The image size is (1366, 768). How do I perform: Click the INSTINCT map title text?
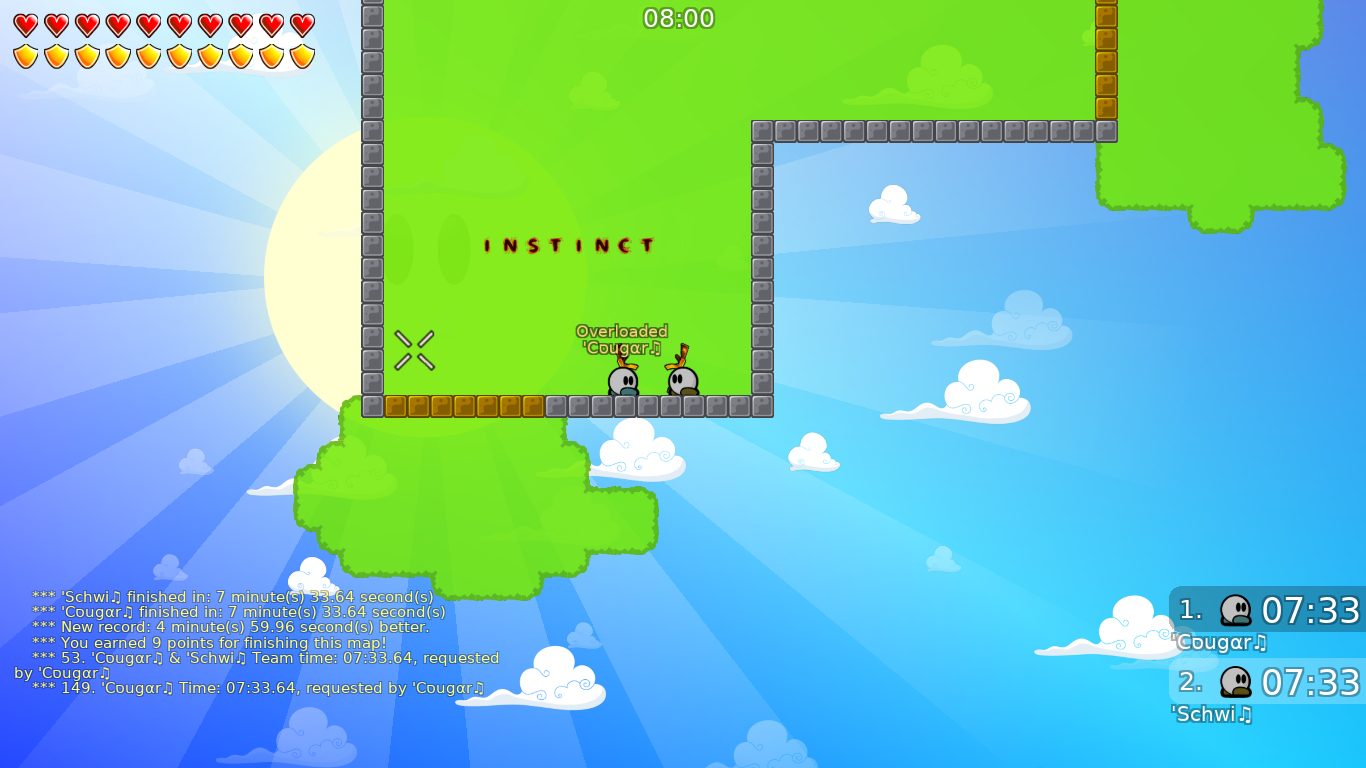tap(568, 245)
